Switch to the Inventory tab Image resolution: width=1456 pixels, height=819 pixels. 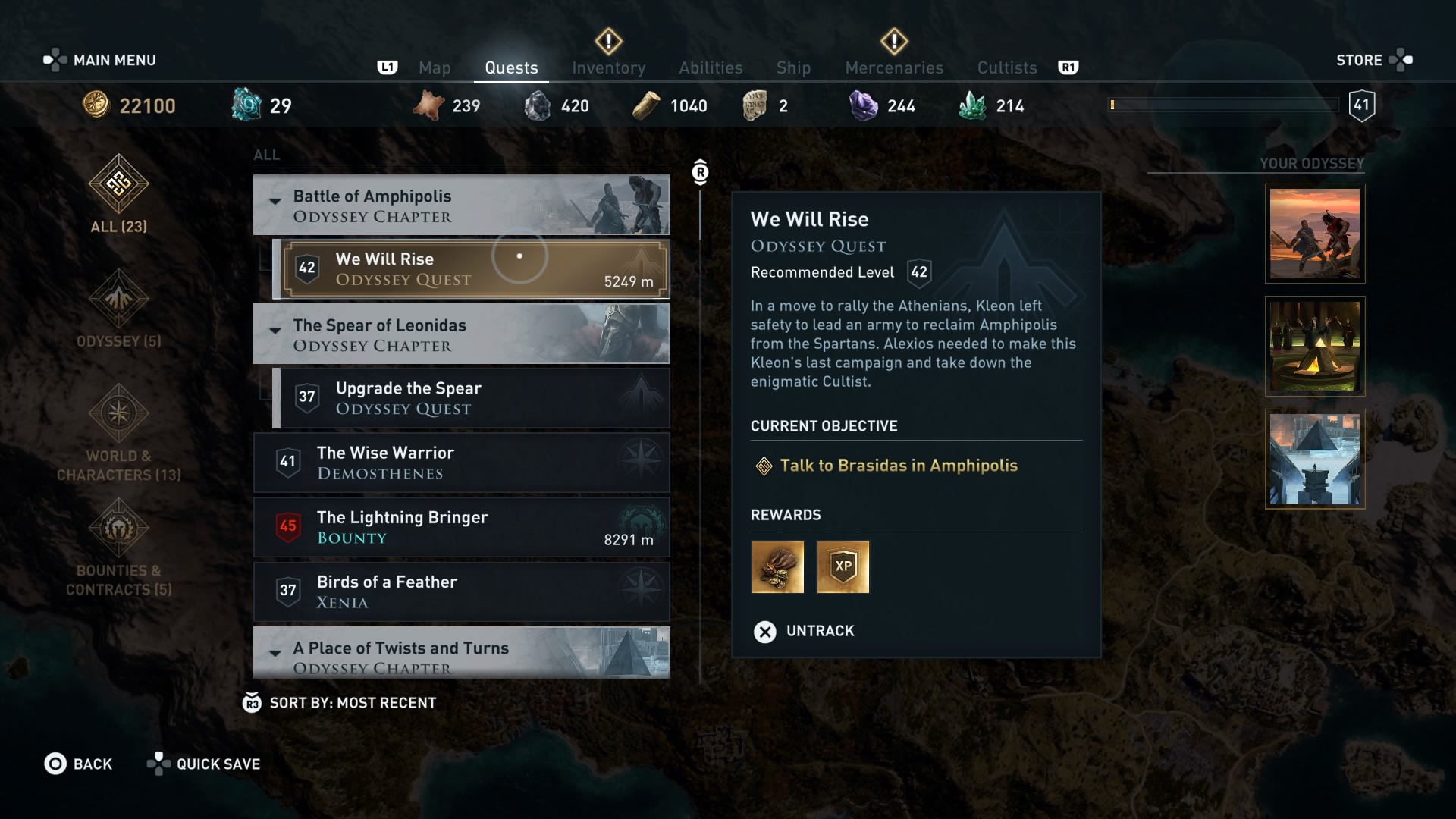point(608,67)
